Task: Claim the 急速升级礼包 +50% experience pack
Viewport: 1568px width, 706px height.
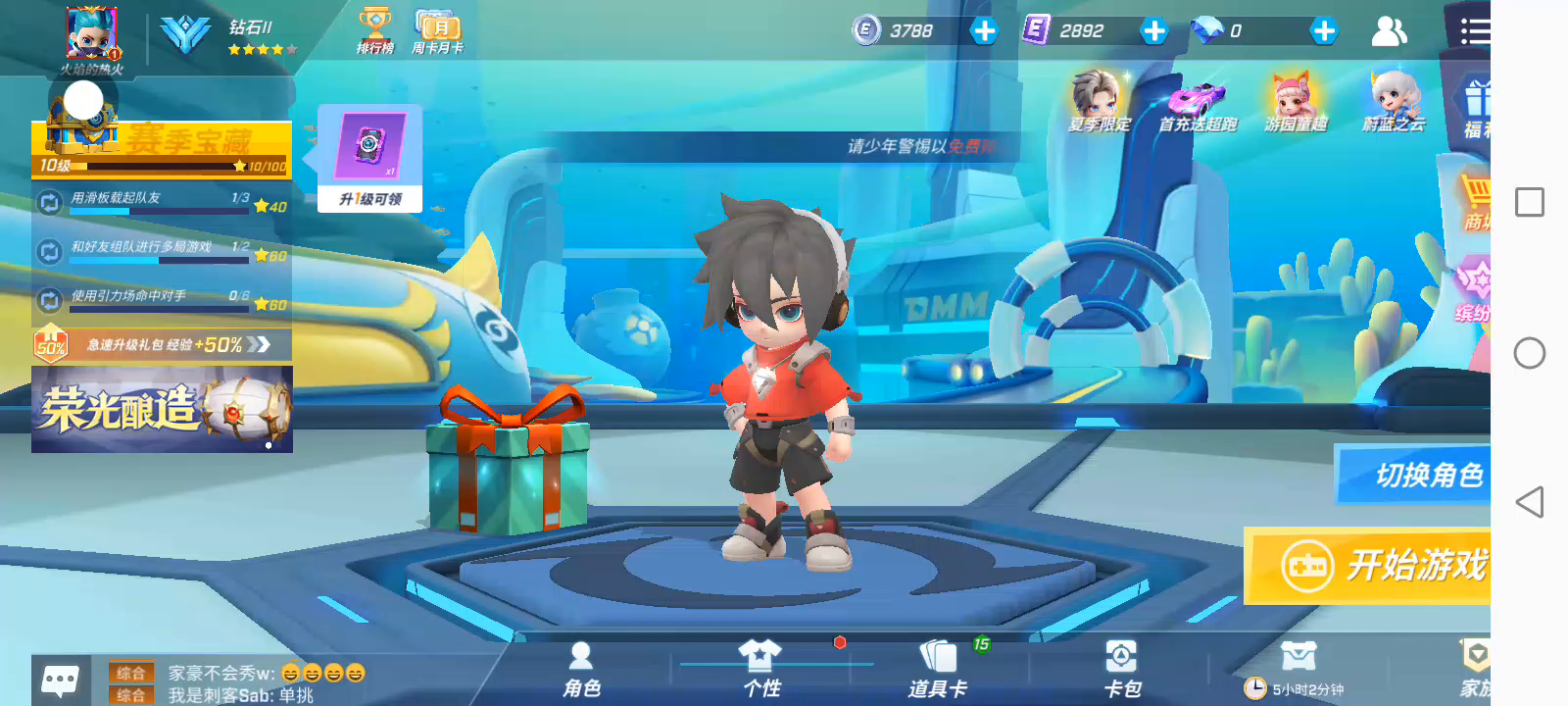Action: [x=162, y=344]
